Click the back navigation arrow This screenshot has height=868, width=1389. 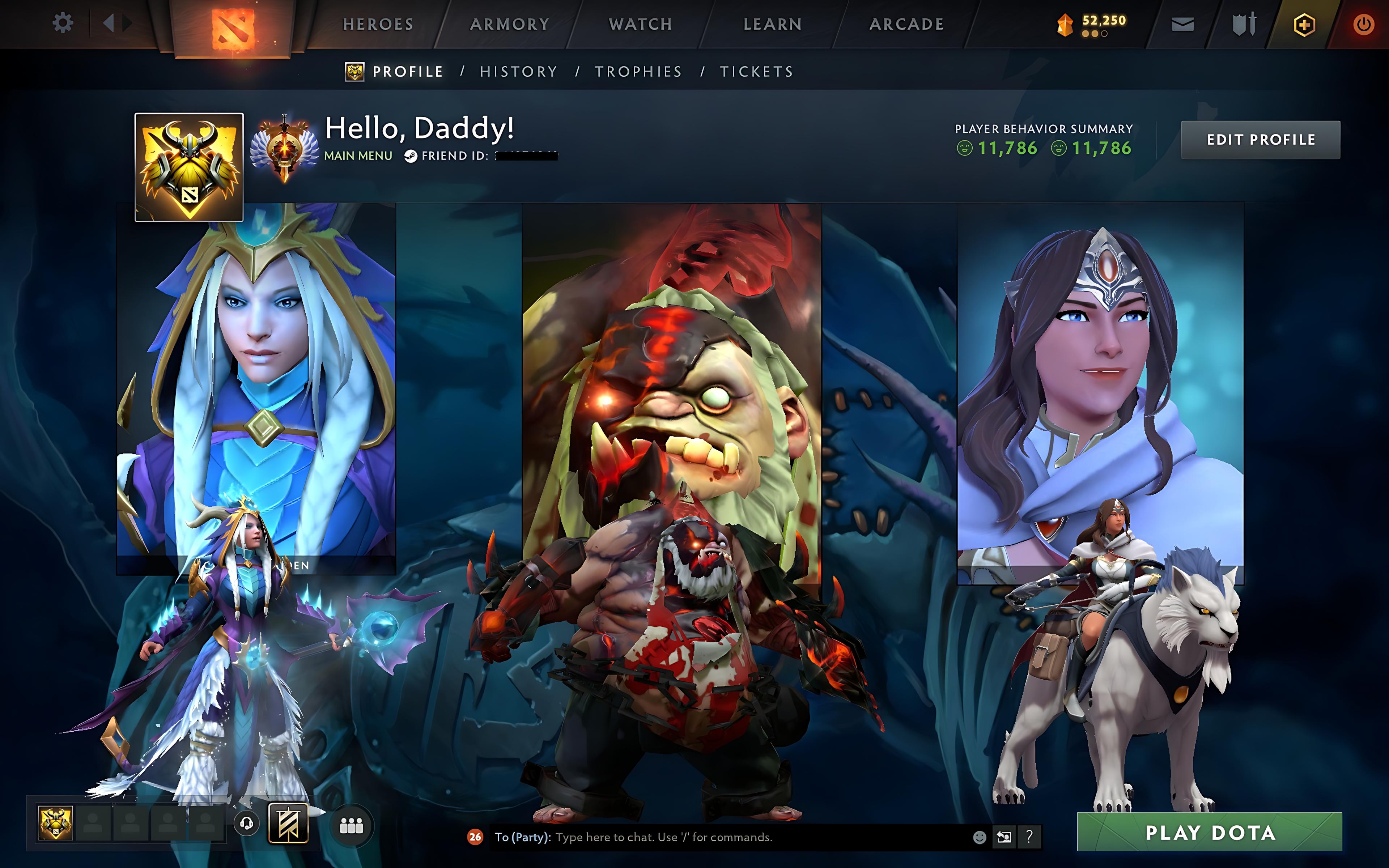tap(110, 23)
